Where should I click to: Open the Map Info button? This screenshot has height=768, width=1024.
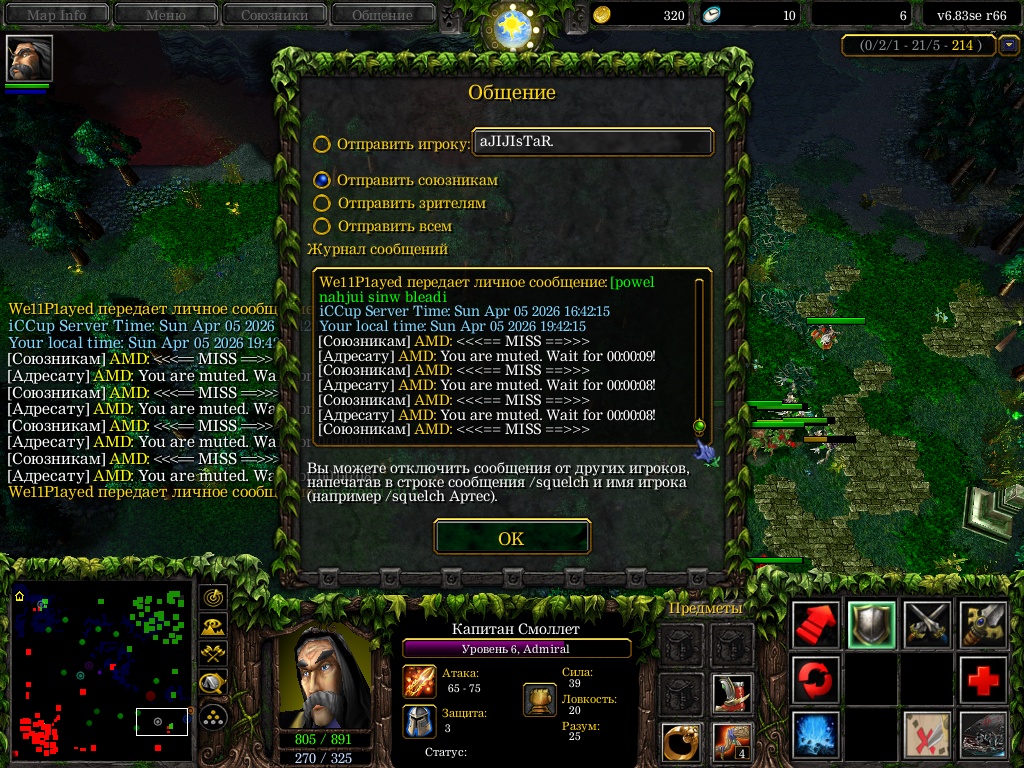pyautogui.click(x=56, y=15)
